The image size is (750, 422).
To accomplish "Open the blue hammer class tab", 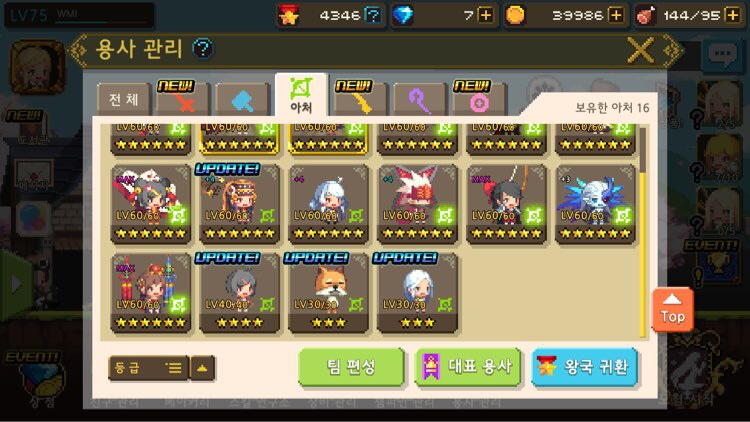I will 242,100.
